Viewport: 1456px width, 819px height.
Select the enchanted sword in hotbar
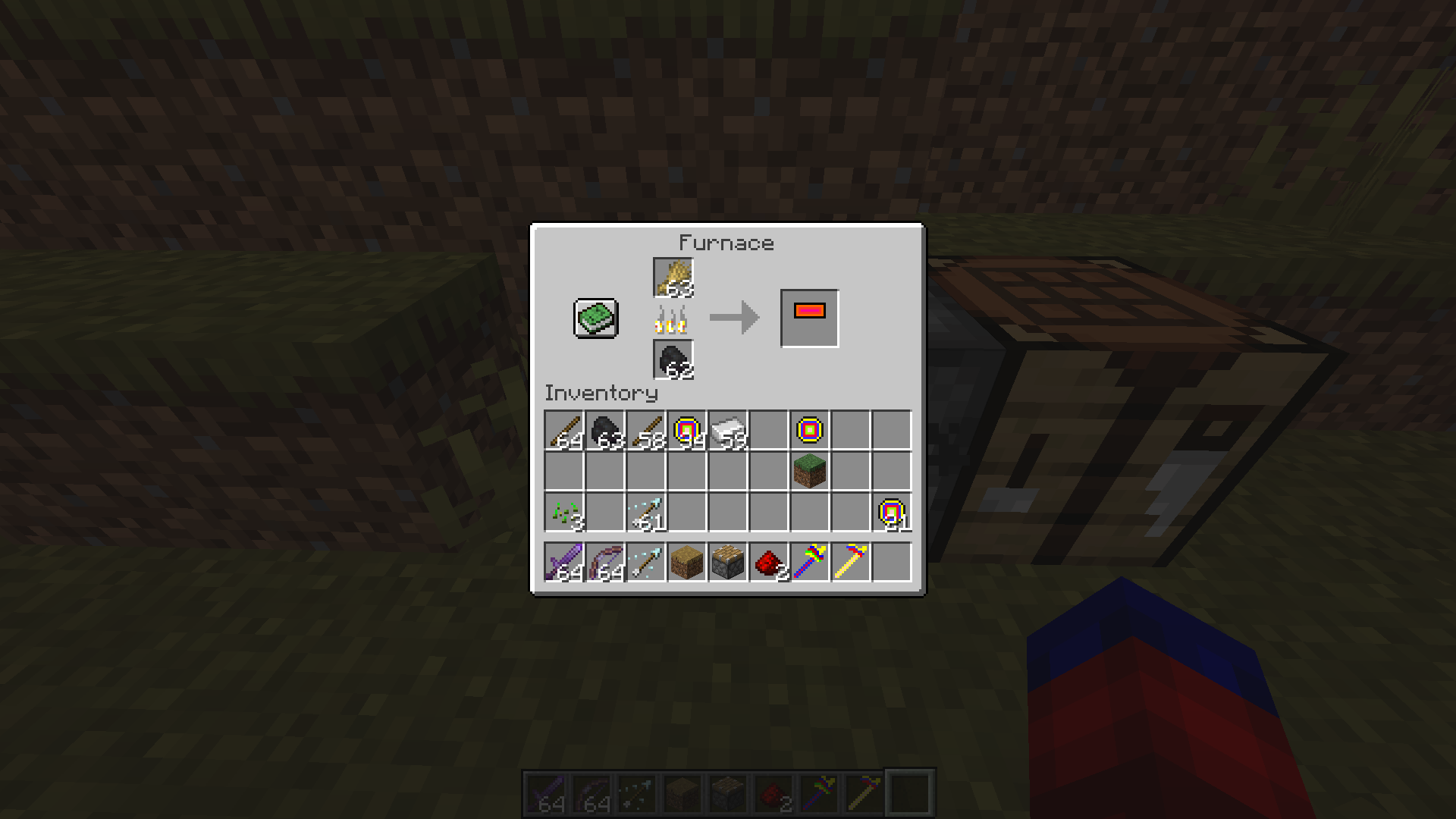tap(564, 563)
